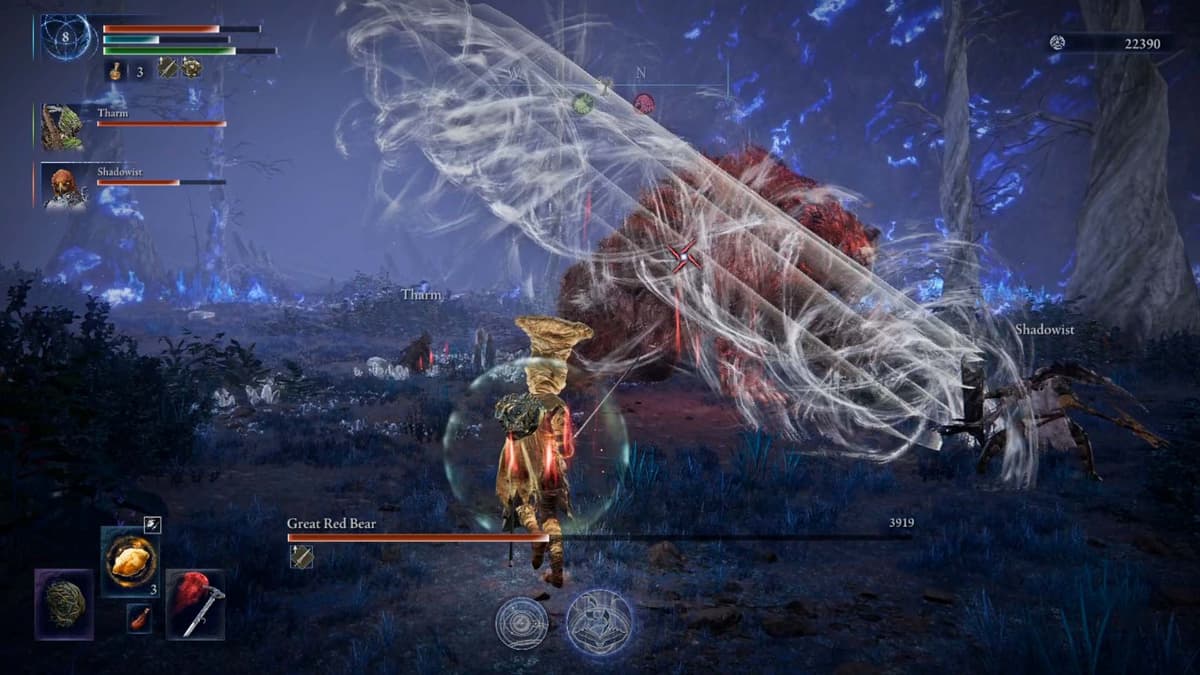The width and height of the screenshot is (1200, 675).
Task: Activate the smaller circular character skill
Action: pyautogui.click(x=521, y=622)
